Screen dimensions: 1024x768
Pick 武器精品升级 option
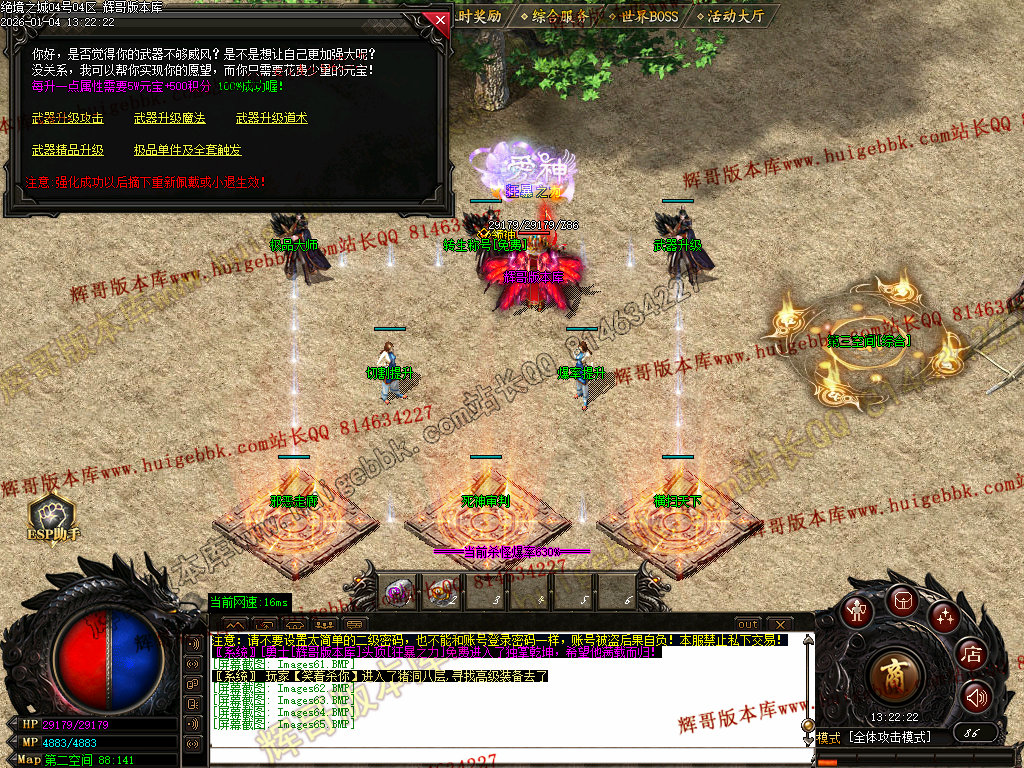pyautogui.click(x=67, y=150)
